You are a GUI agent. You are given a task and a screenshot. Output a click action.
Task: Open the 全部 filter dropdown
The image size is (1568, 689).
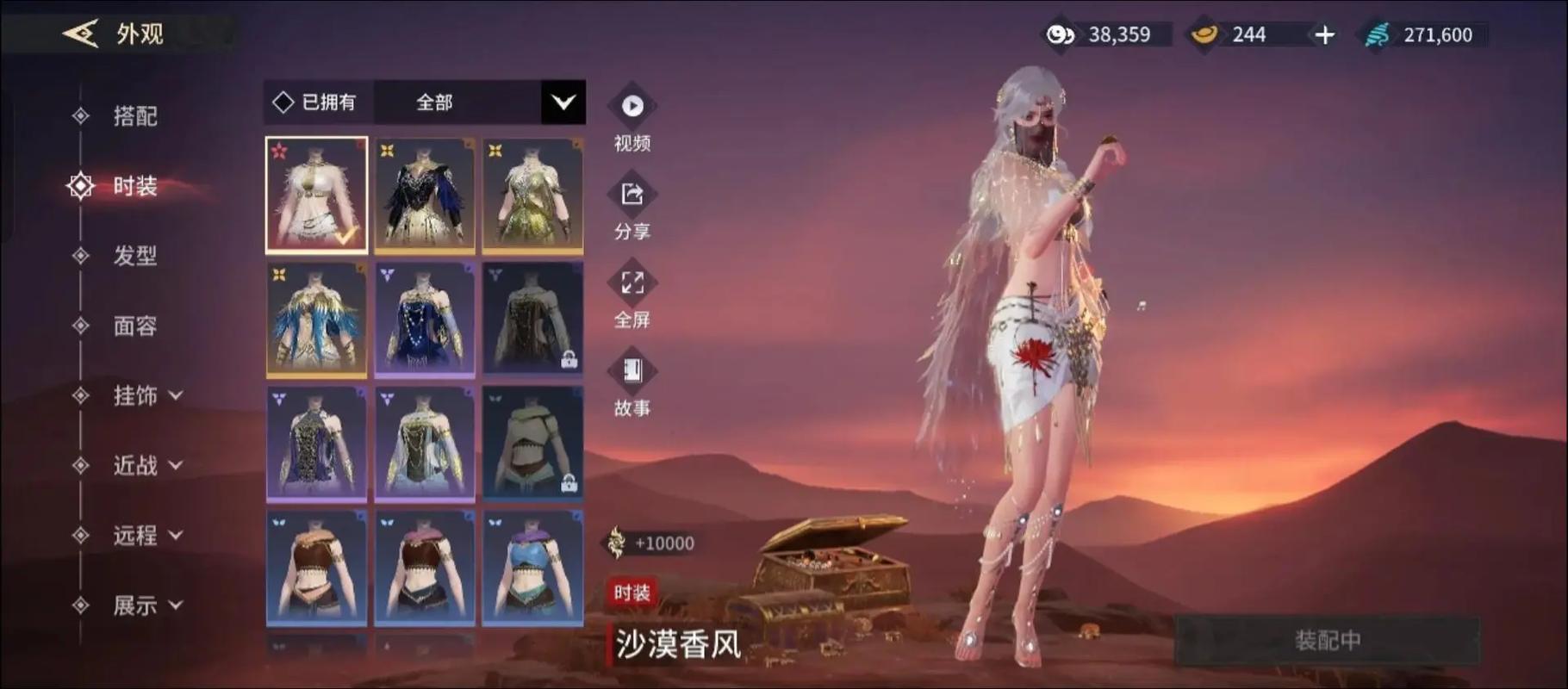point(563,102)
